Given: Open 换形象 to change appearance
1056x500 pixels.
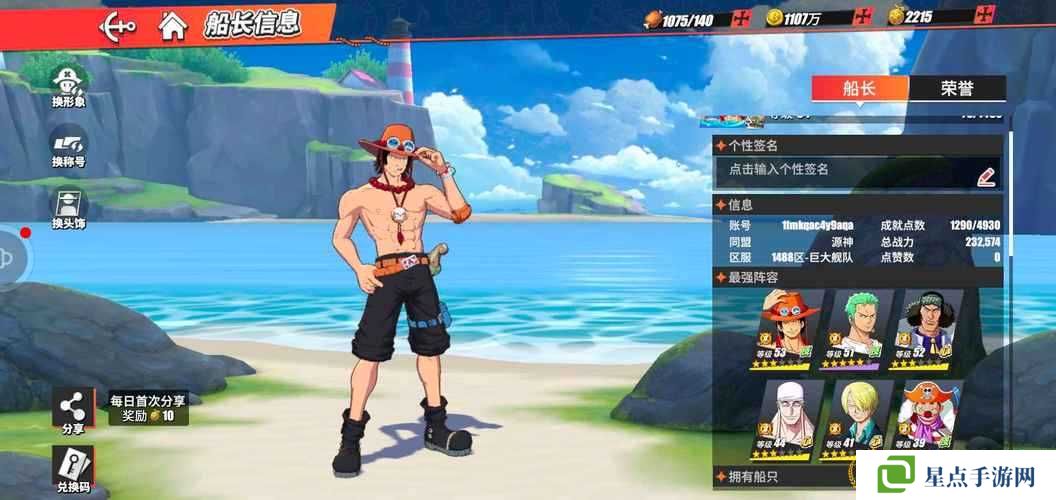Looking at the screenshot, I should 69,84.
